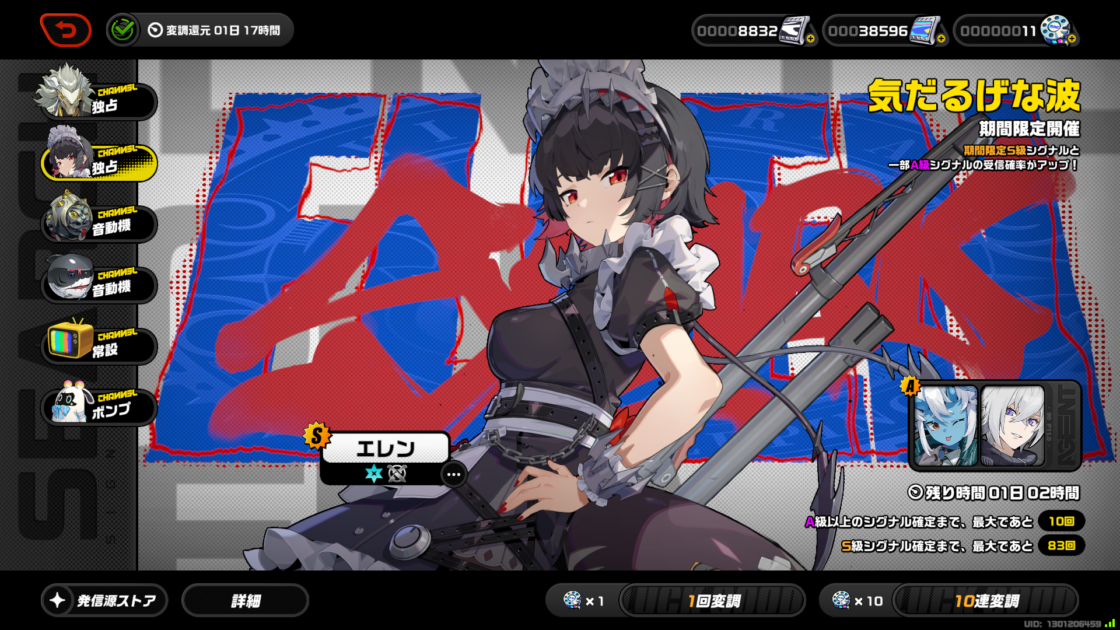
Task: Open the 変調還元 green checkmark icon
Action: 124,30
